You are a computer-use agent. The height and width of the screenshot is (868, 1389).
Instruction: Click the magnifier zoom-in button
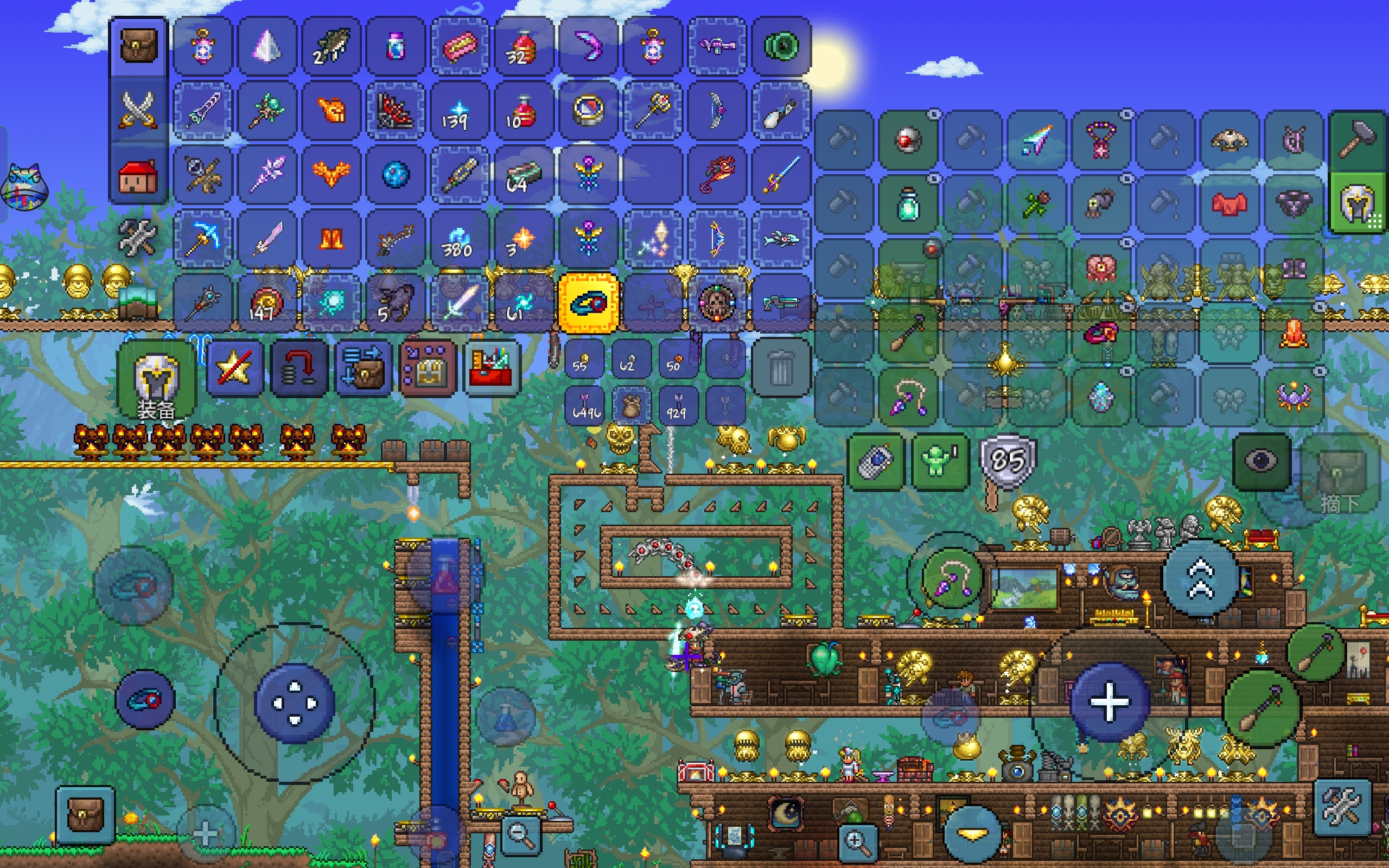tap(857, 842)
